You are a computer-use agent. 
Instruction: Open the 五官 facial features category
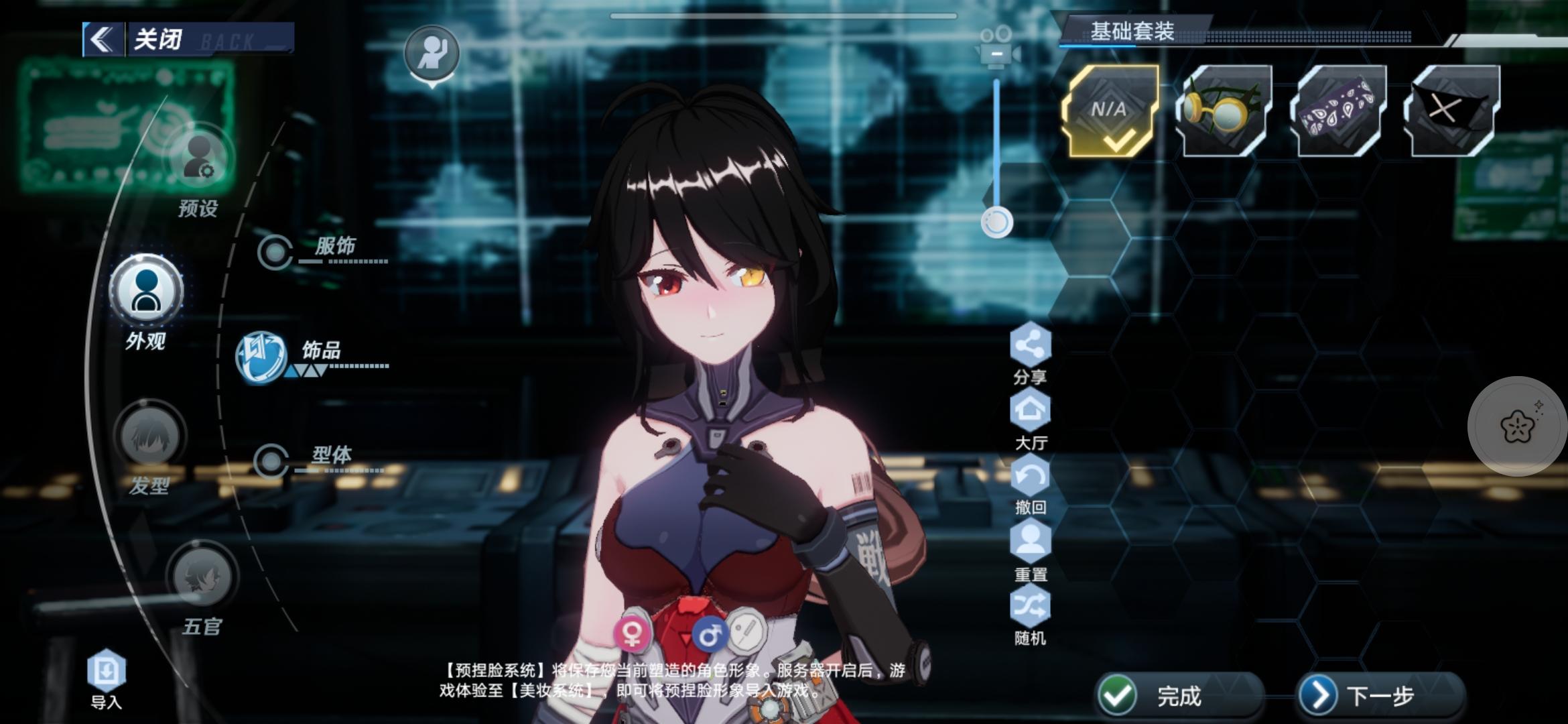[x=202, y=577]
